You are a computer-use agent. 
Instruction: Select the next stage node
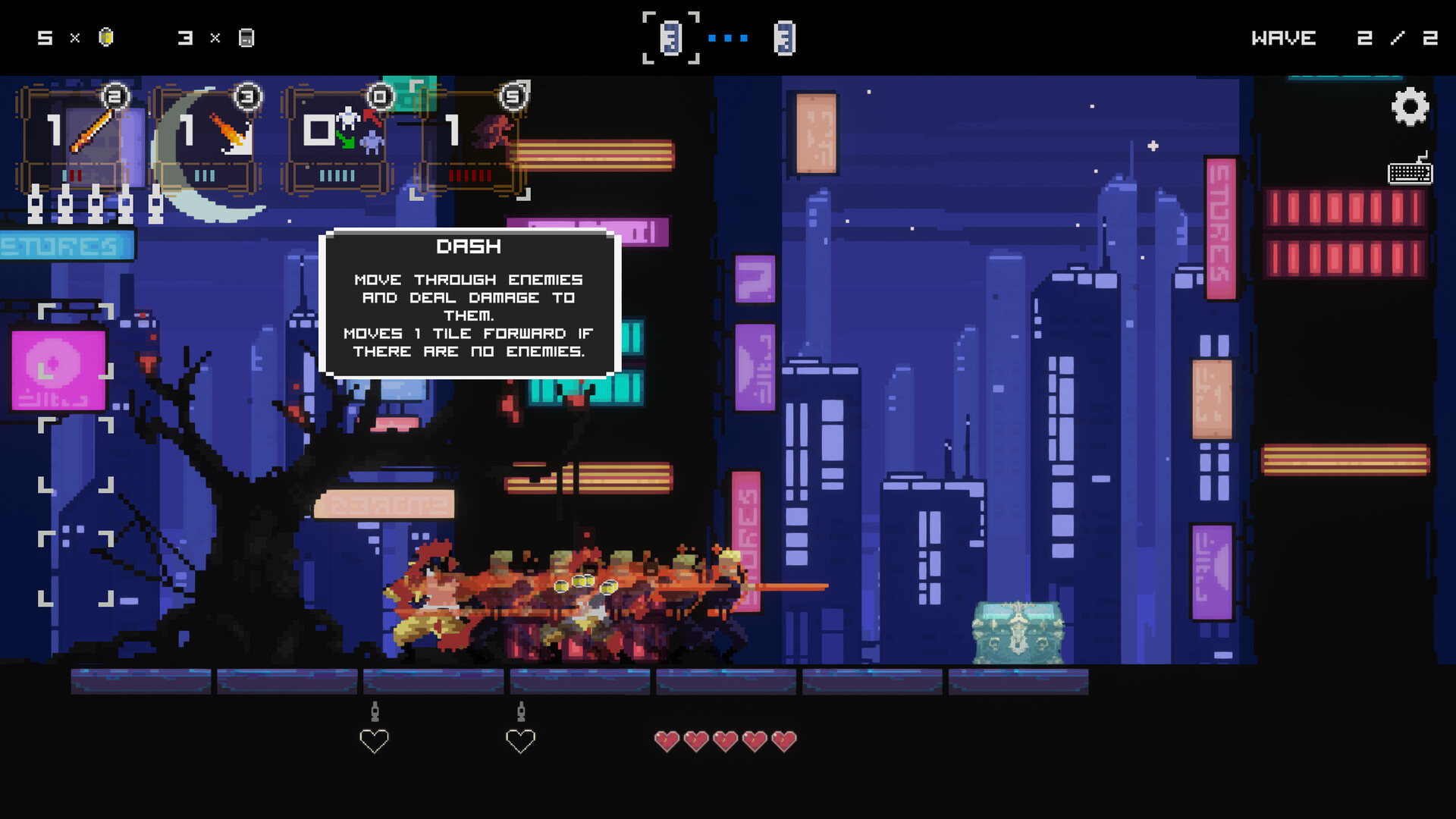coord(784,38)
